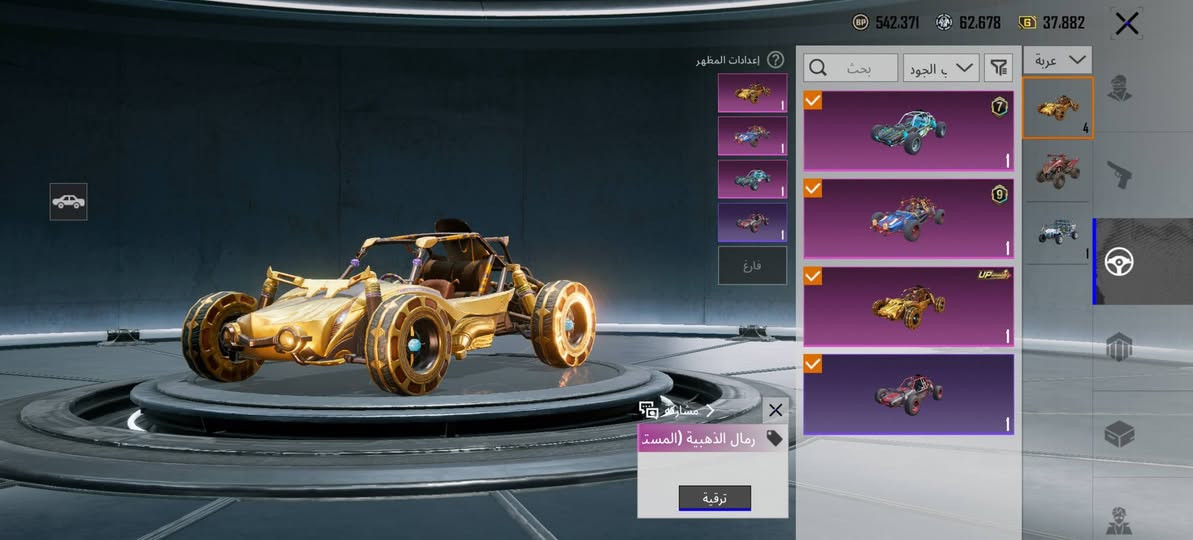Open the character outfit tab
This screenshot has height=540, width=1193.
click(x=1119, y=90)
